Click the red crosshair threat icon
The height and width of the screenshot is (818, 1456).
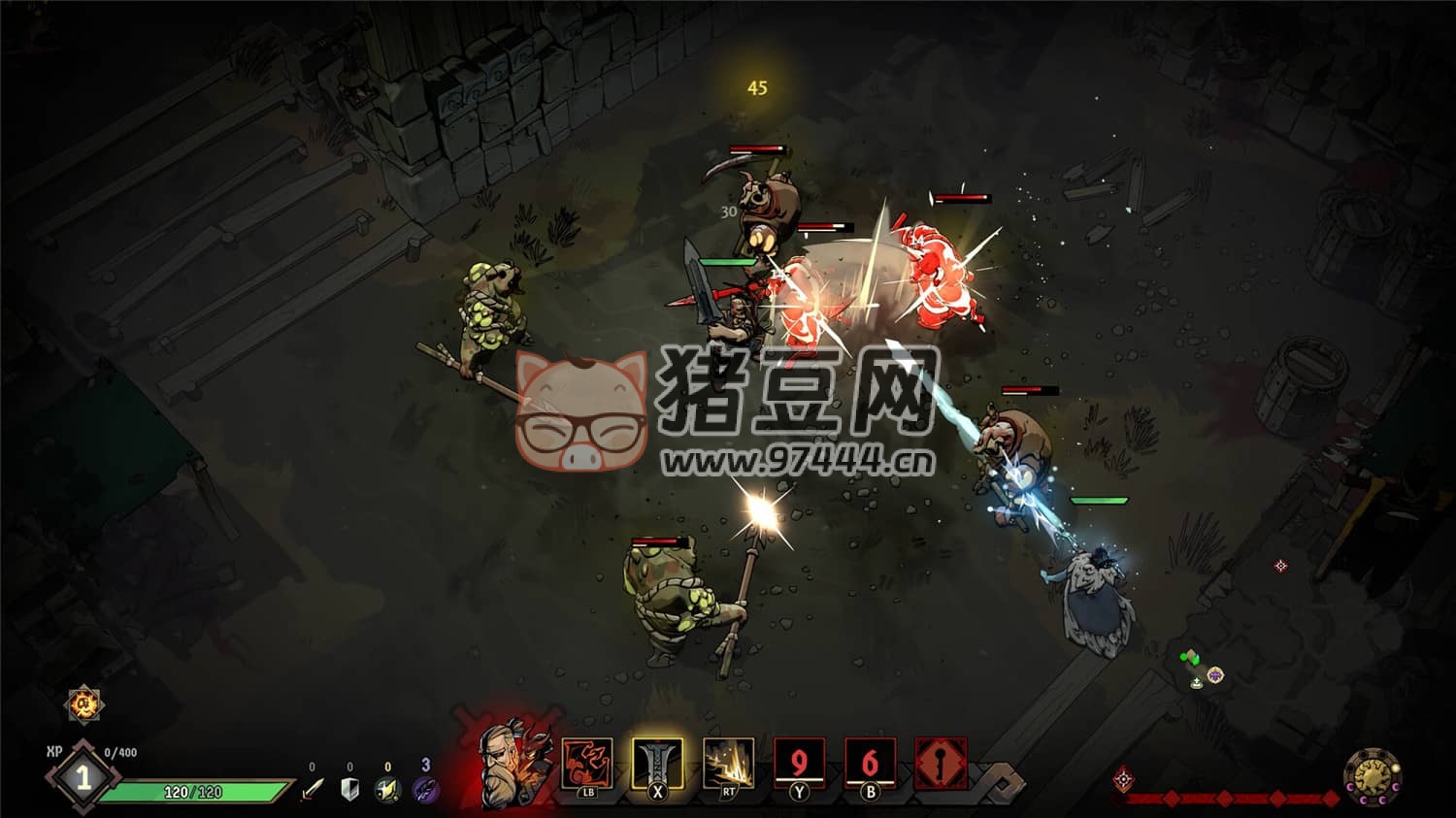pyautogui.click(x=1124, y=778)
